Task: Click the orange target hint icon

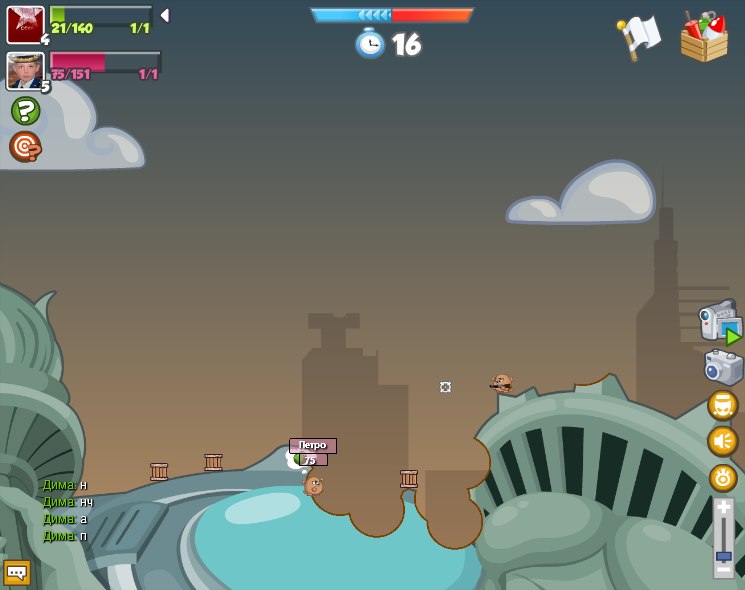Action: (25, 147)
